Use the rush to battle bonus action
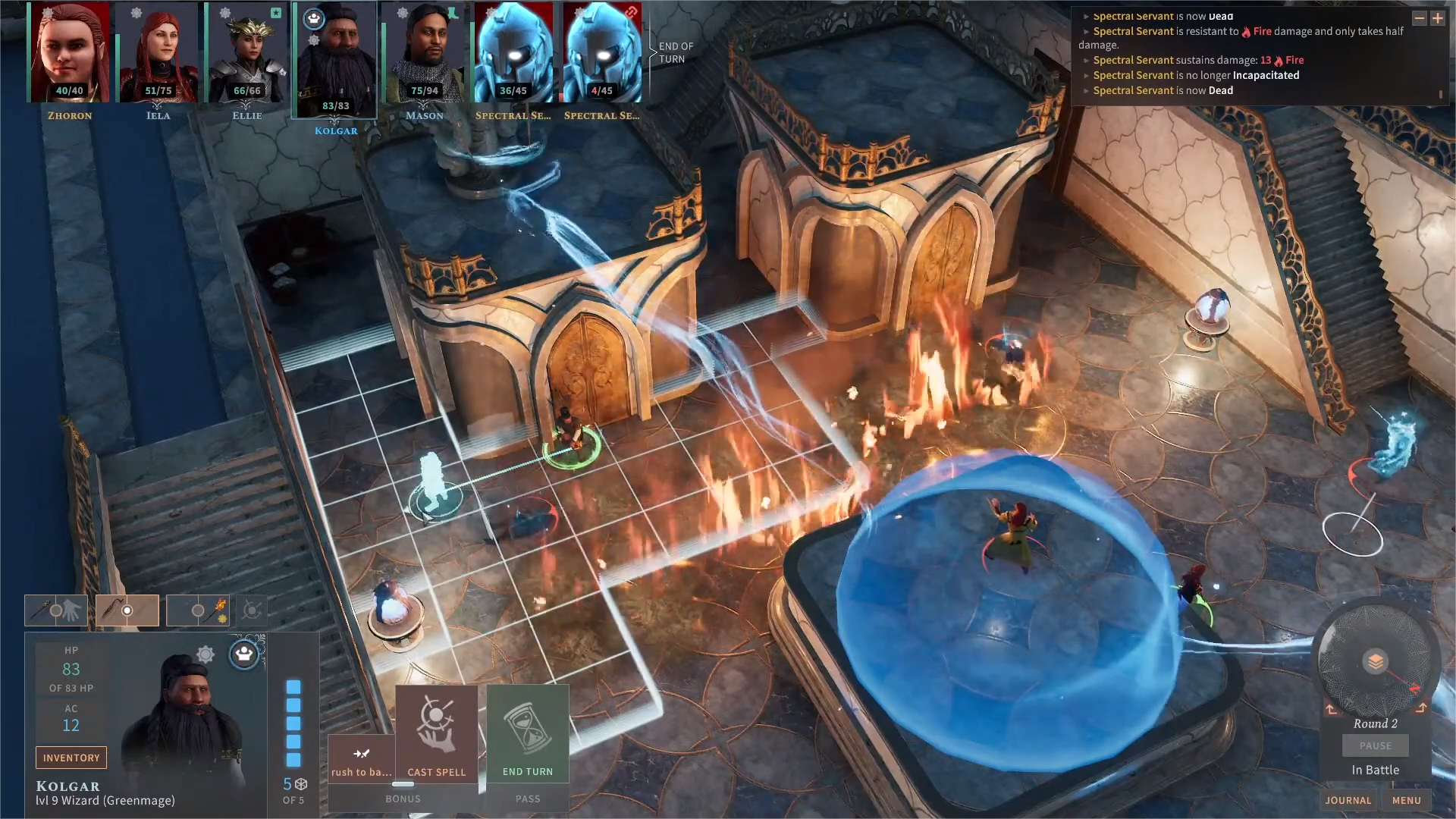This screenshot has height=819, width=1456. (362, 759)
